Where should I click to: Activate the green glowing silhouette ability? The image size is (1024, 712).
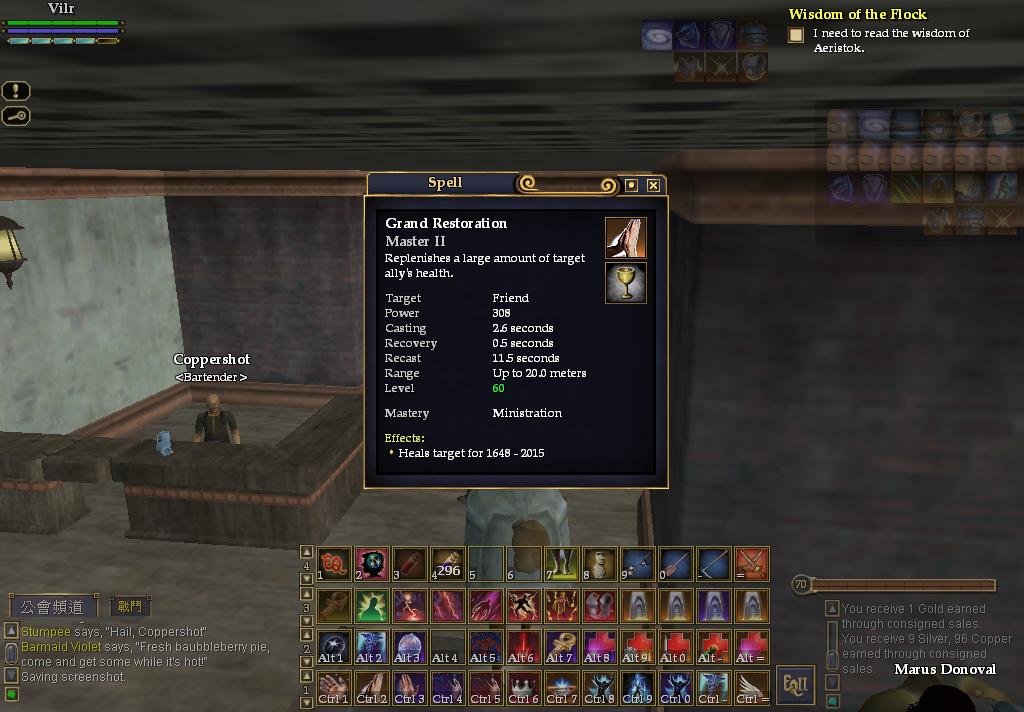click(x=371, y=605)
